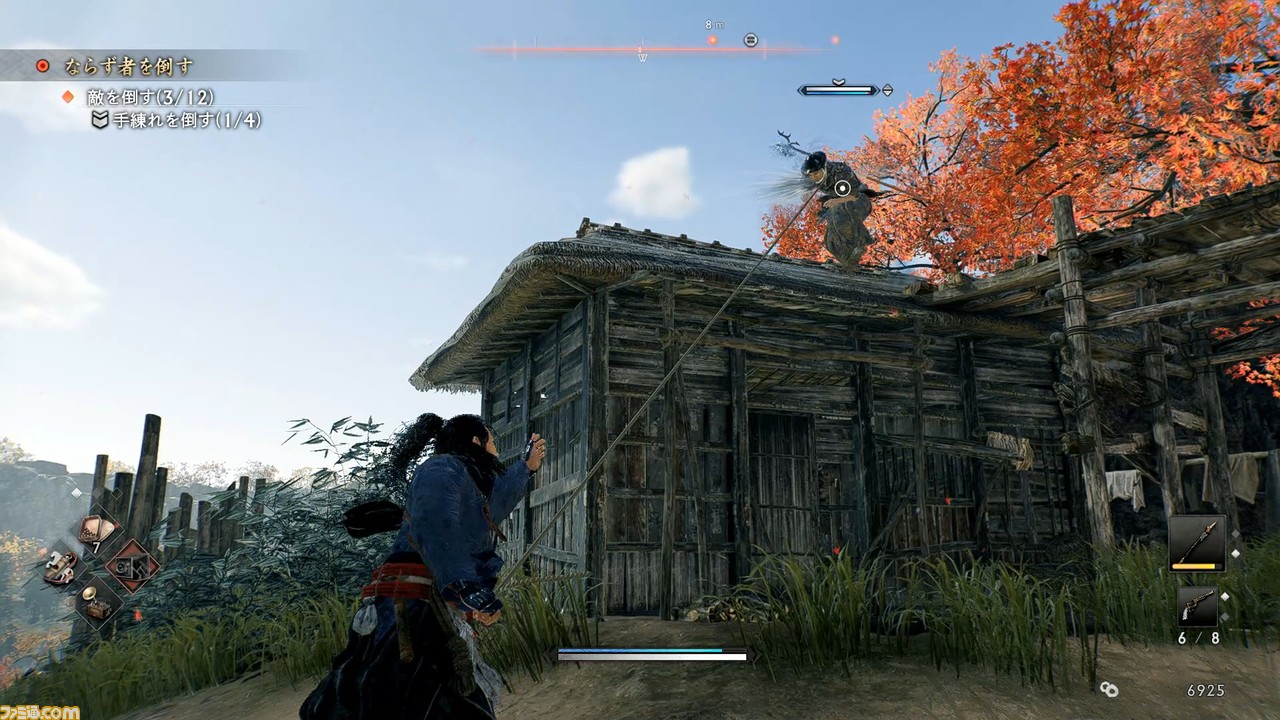The width and height of the screenshot is (1280, 720).
Task: Click the spear durability gauge bar
Action: tap(1194, 566)
